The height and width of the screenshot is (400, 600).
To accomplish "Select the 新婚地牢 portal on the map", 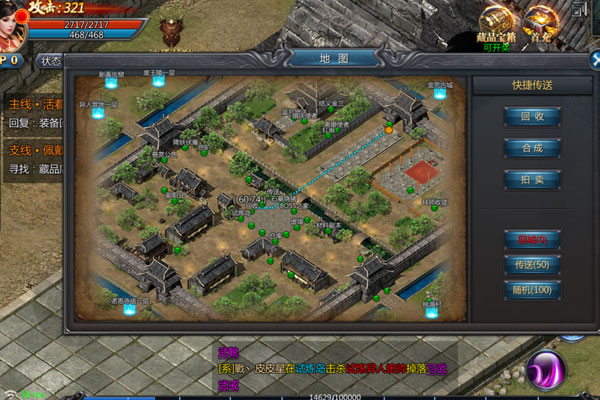I will coord(112,83).
